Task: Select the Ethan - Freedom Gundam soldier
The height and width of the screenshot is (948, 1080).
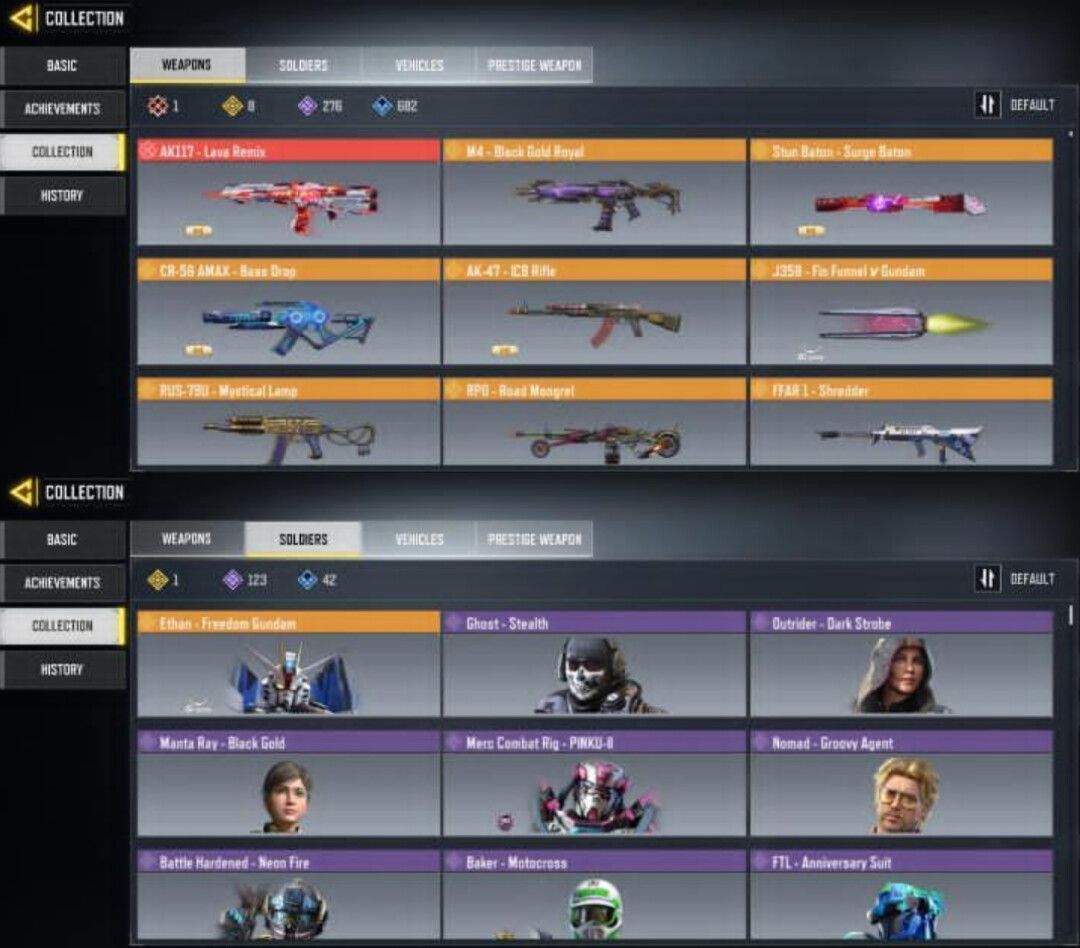Action: (288, 666)
